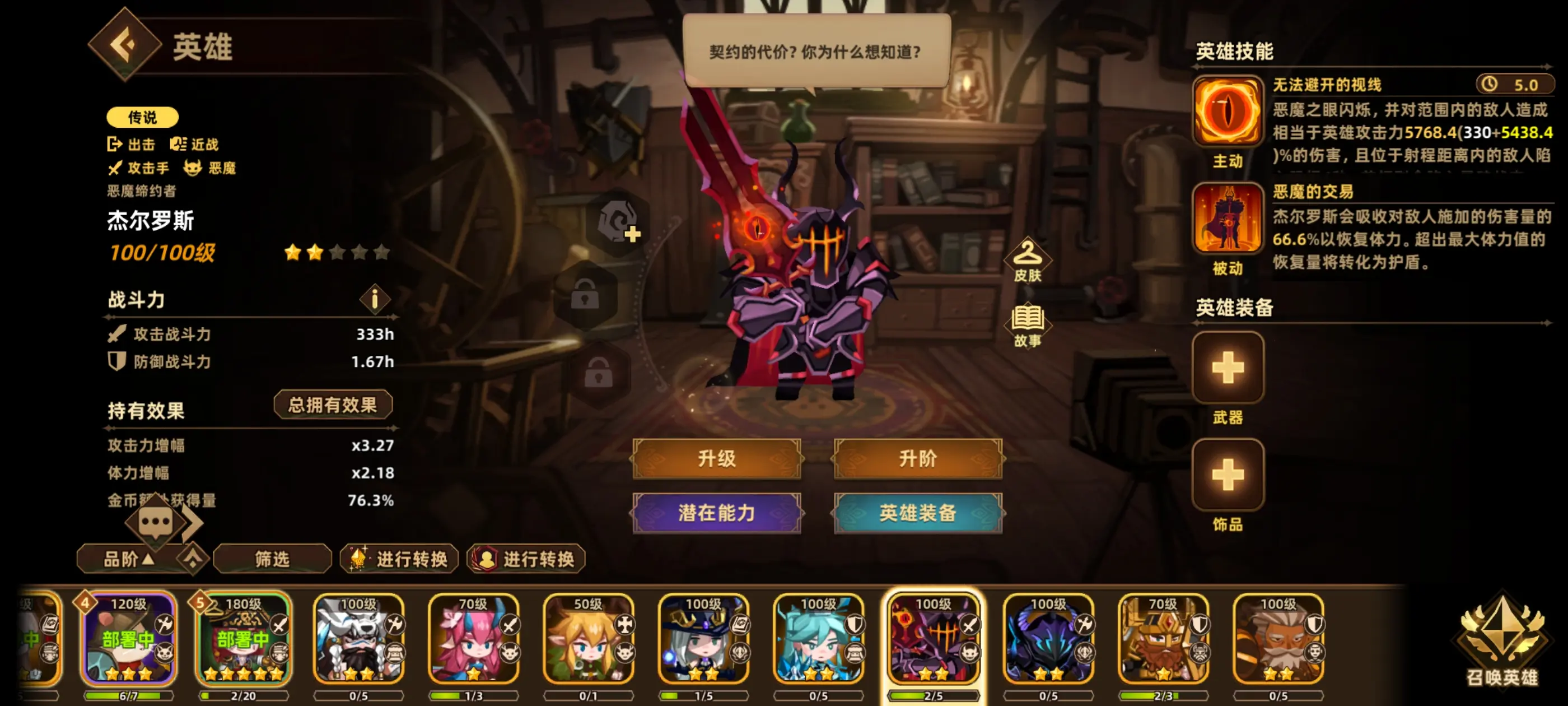Tap the star 进行转换 conversion option
1568x706 pixels.
click(x=399, y=558)
